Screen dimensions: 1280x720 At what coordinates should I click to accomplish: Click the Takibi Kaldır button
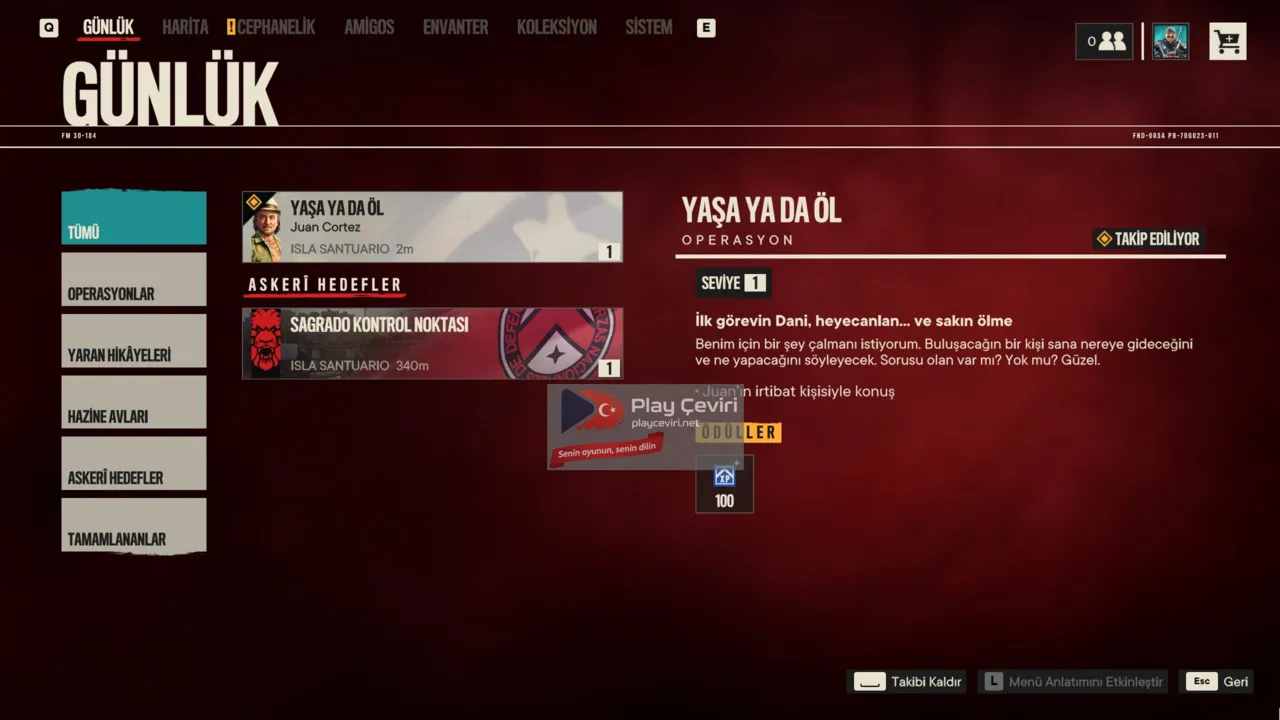coord(908,682)
